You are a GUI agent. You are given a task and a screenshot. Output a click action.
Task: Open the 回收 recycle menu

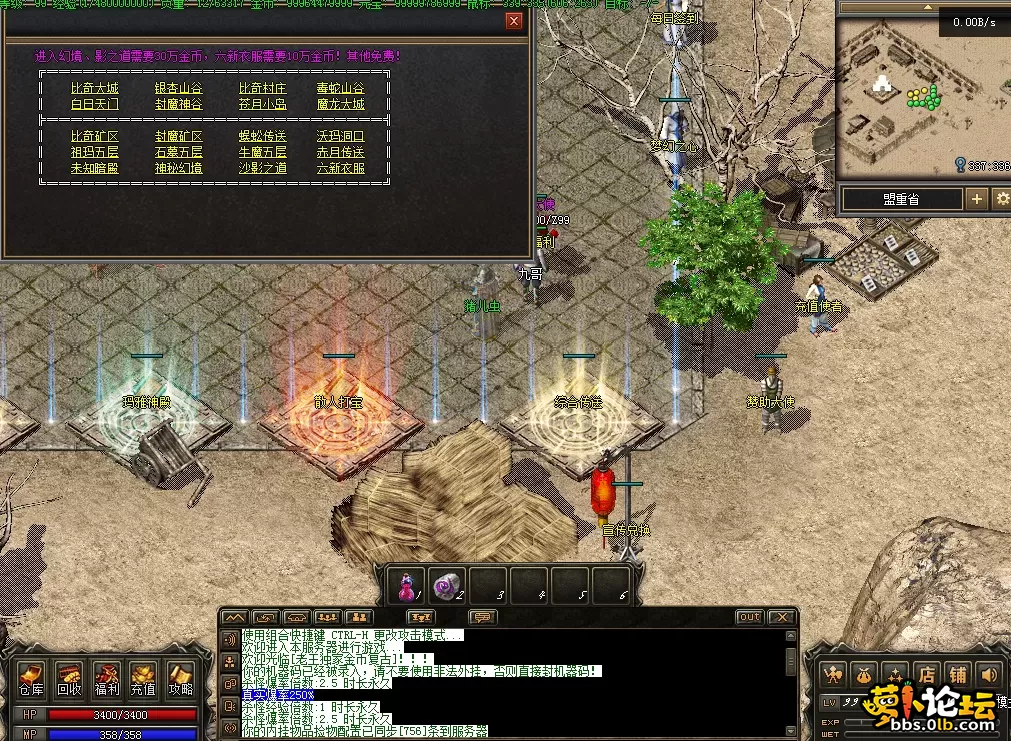pyautogui.click(x=69, y=680)
